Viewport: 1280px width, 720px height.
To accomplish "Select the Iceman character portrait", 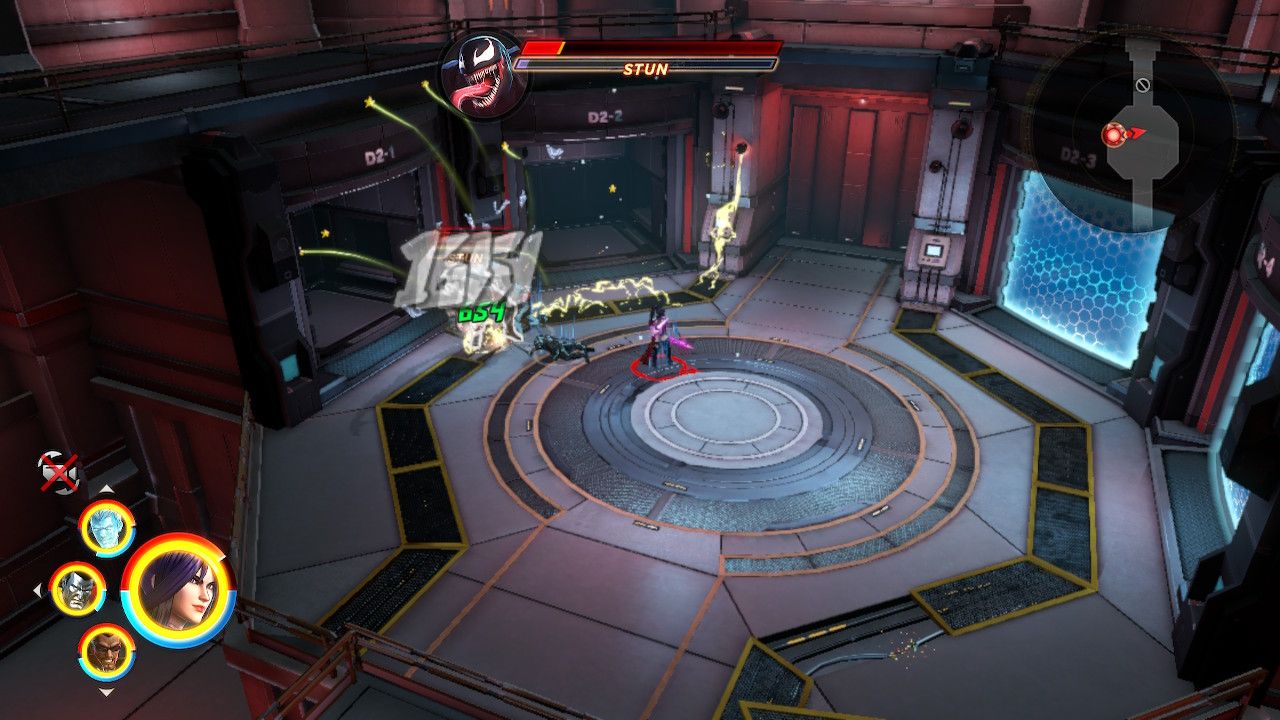I will (x=106, y=528).
